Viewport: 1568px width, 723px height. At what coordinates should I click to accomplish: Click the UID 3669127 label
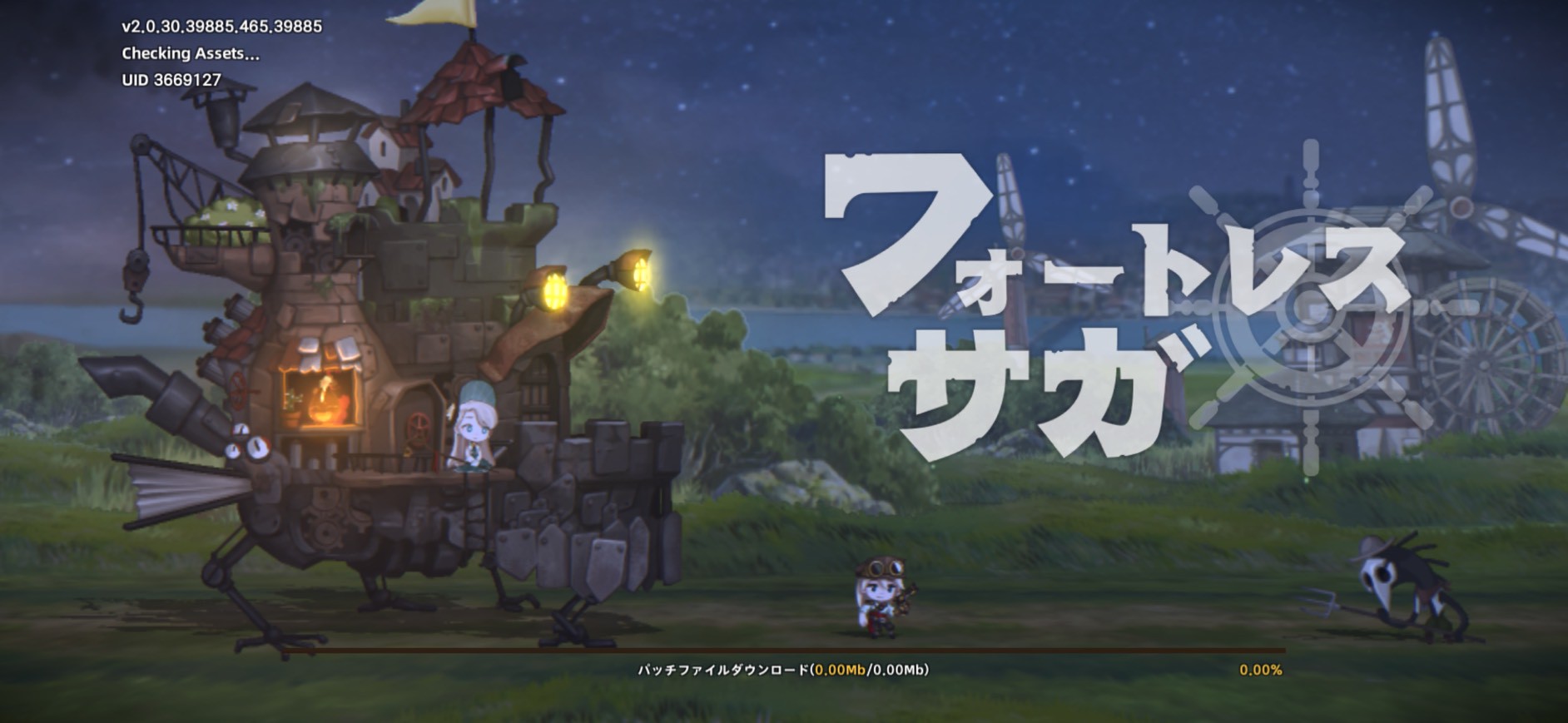tap(172, 79)
